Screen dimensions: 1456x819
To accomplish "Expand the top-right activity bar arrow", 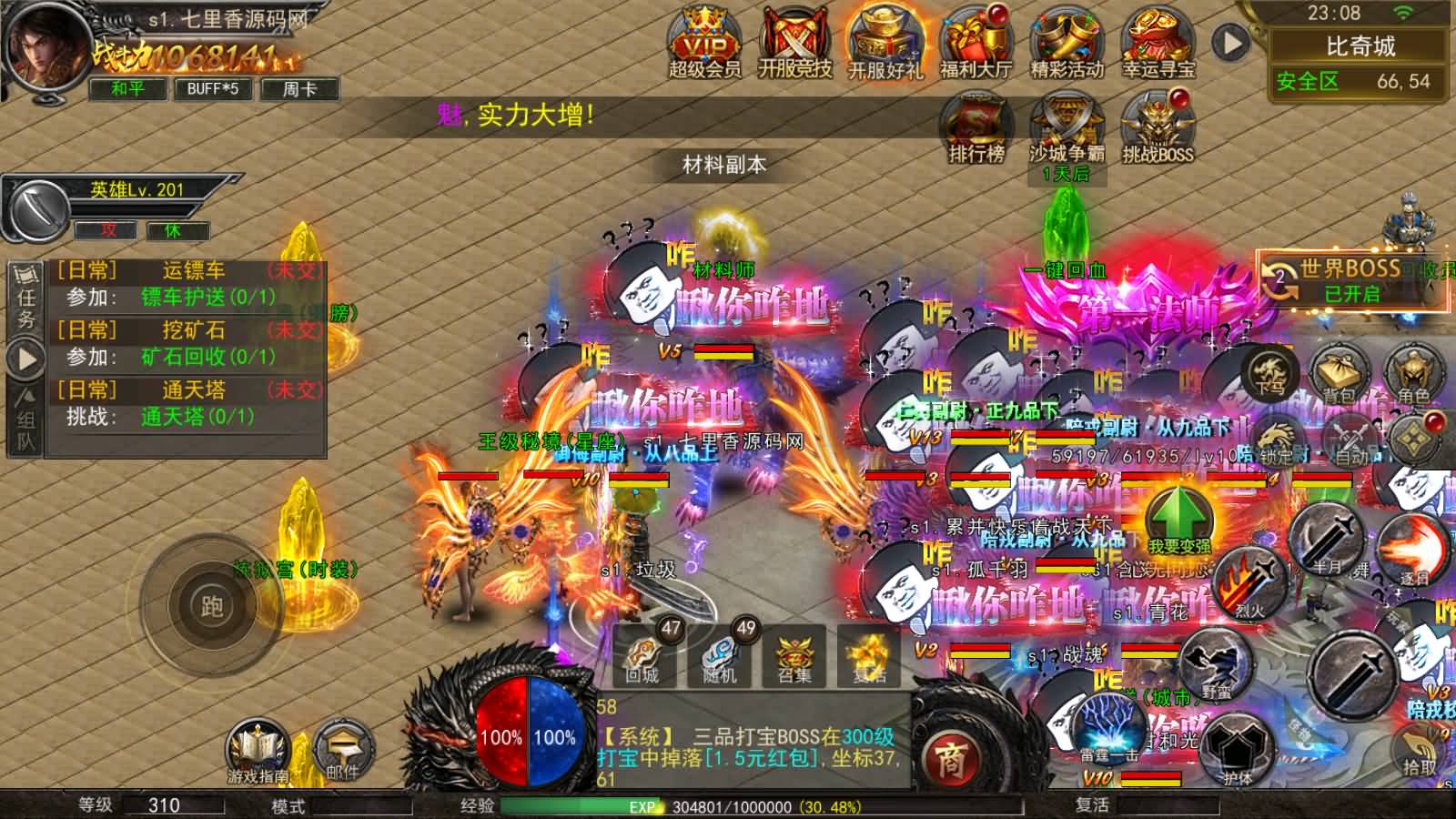I will tap(1233, 41).
